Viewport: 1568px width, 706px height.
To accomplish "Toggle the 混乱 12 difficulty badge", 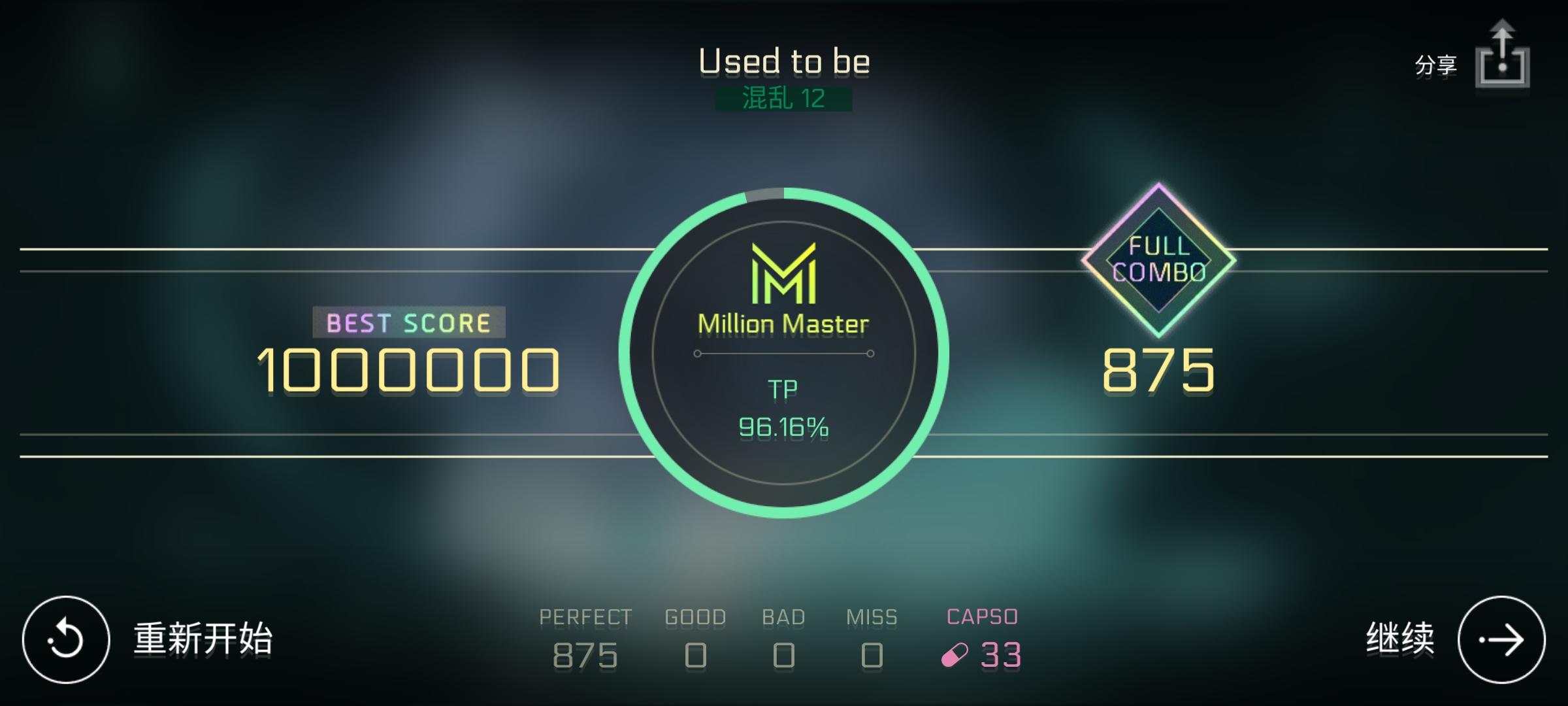I will (784, 99).
